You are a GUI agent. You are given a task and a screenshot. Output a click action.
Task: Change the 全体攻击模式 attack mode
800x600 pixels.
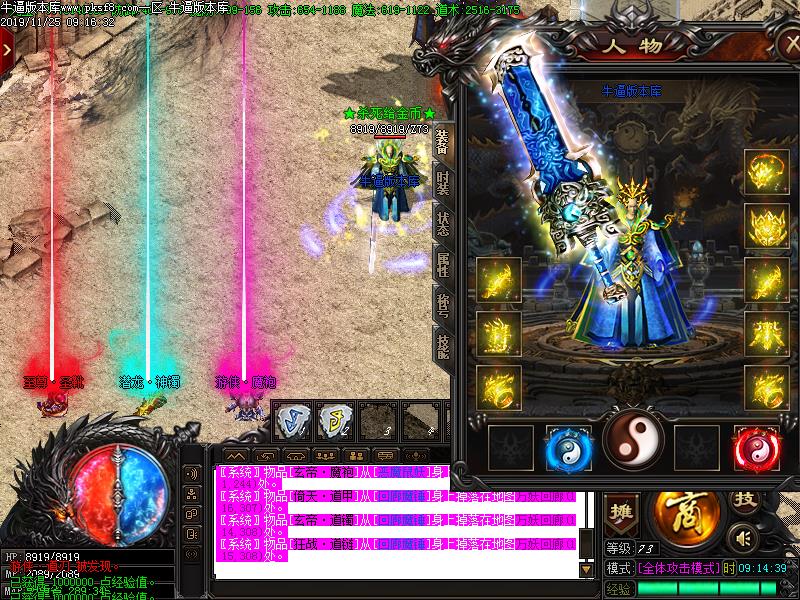pyautogui.click(x=679, y=568)
